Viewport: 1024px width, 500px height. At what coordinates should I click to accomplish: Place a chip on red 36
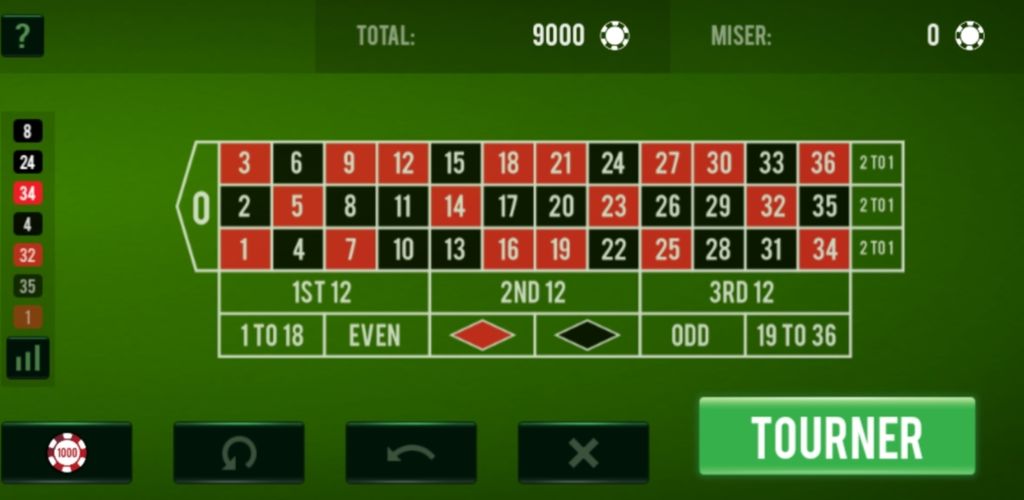click(x=824, y=163)
